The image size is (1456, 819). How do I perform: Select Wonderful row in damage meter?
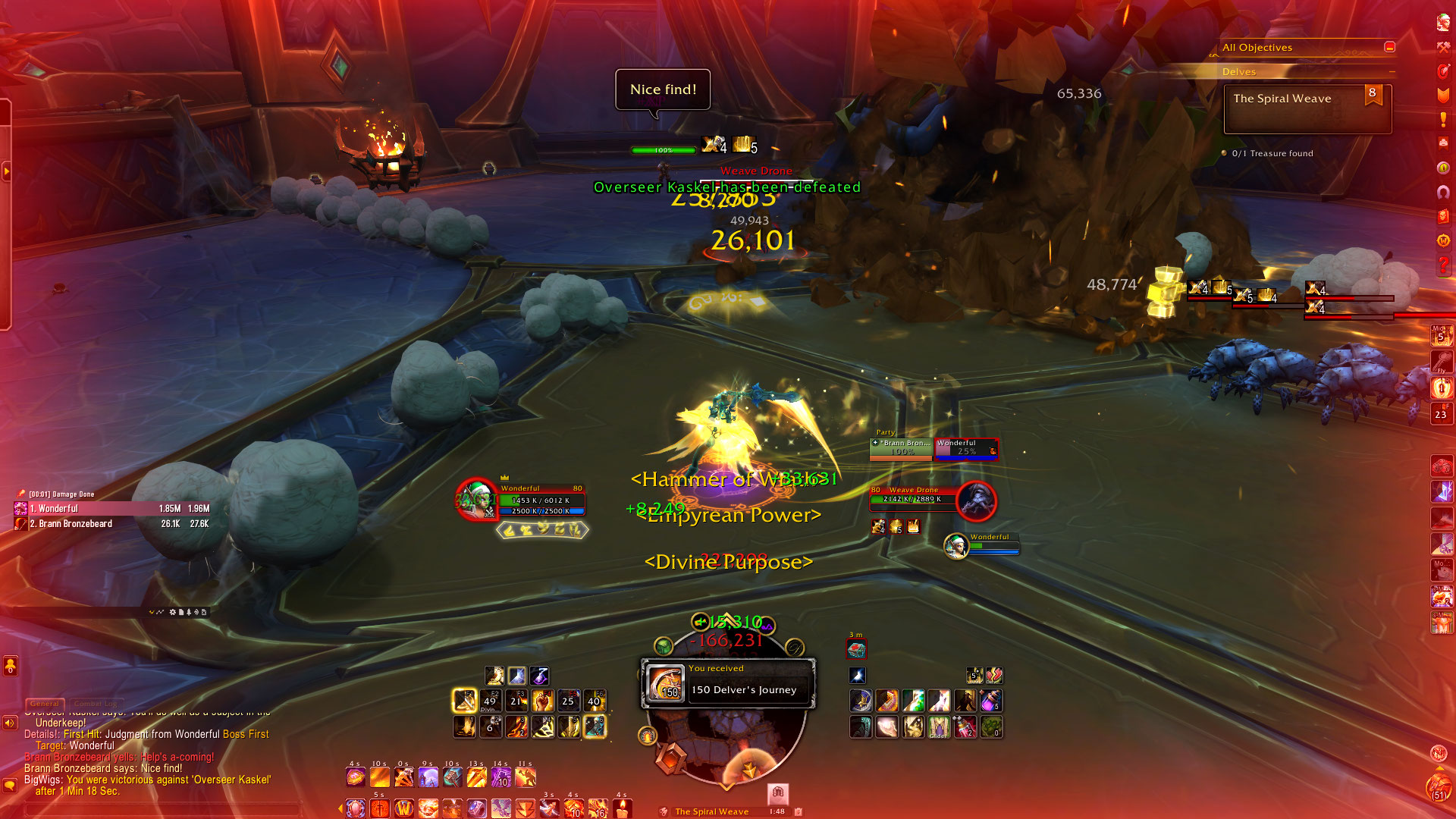point(114,509)
